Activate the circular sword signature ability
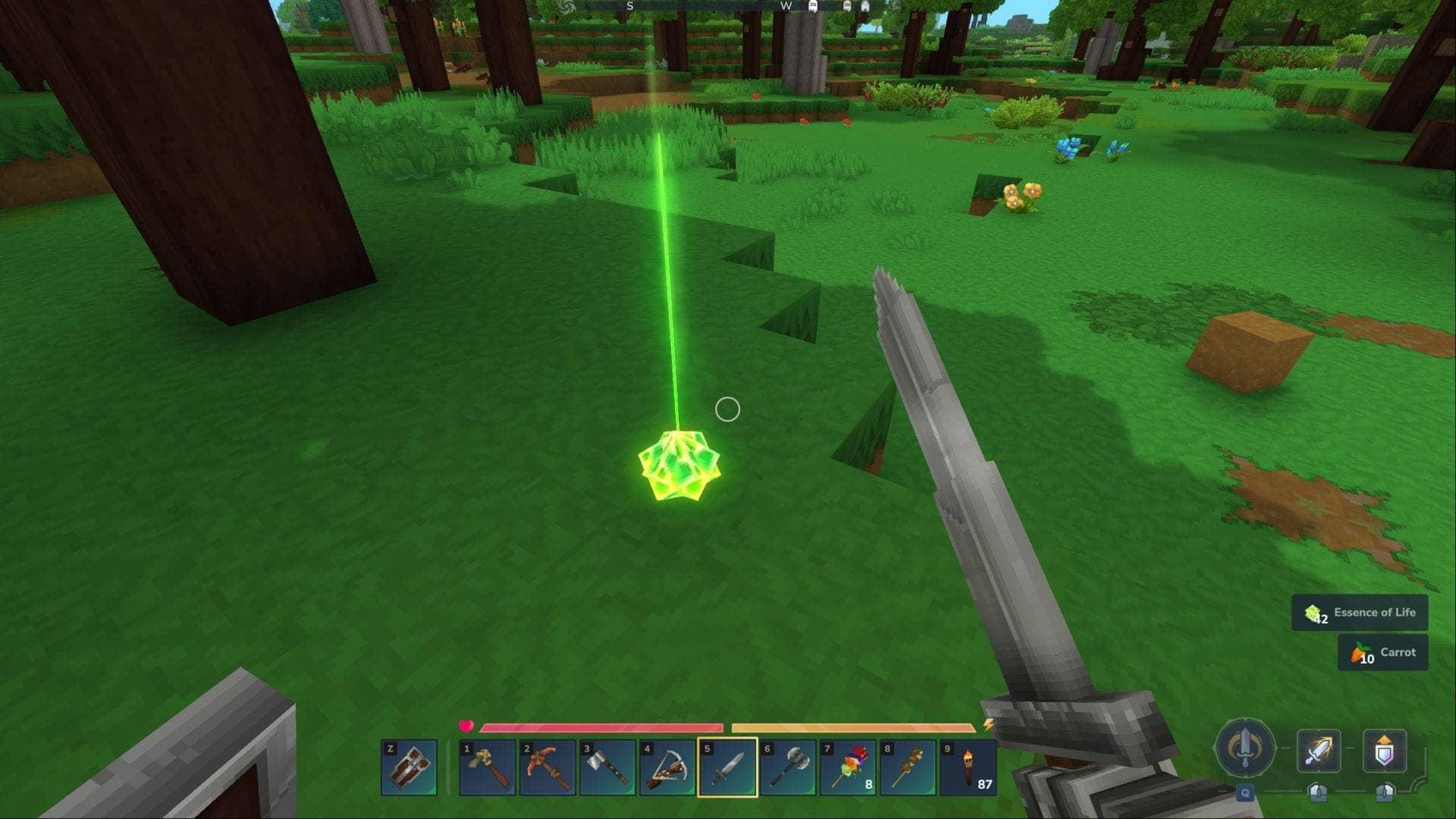 (1244, 749)
